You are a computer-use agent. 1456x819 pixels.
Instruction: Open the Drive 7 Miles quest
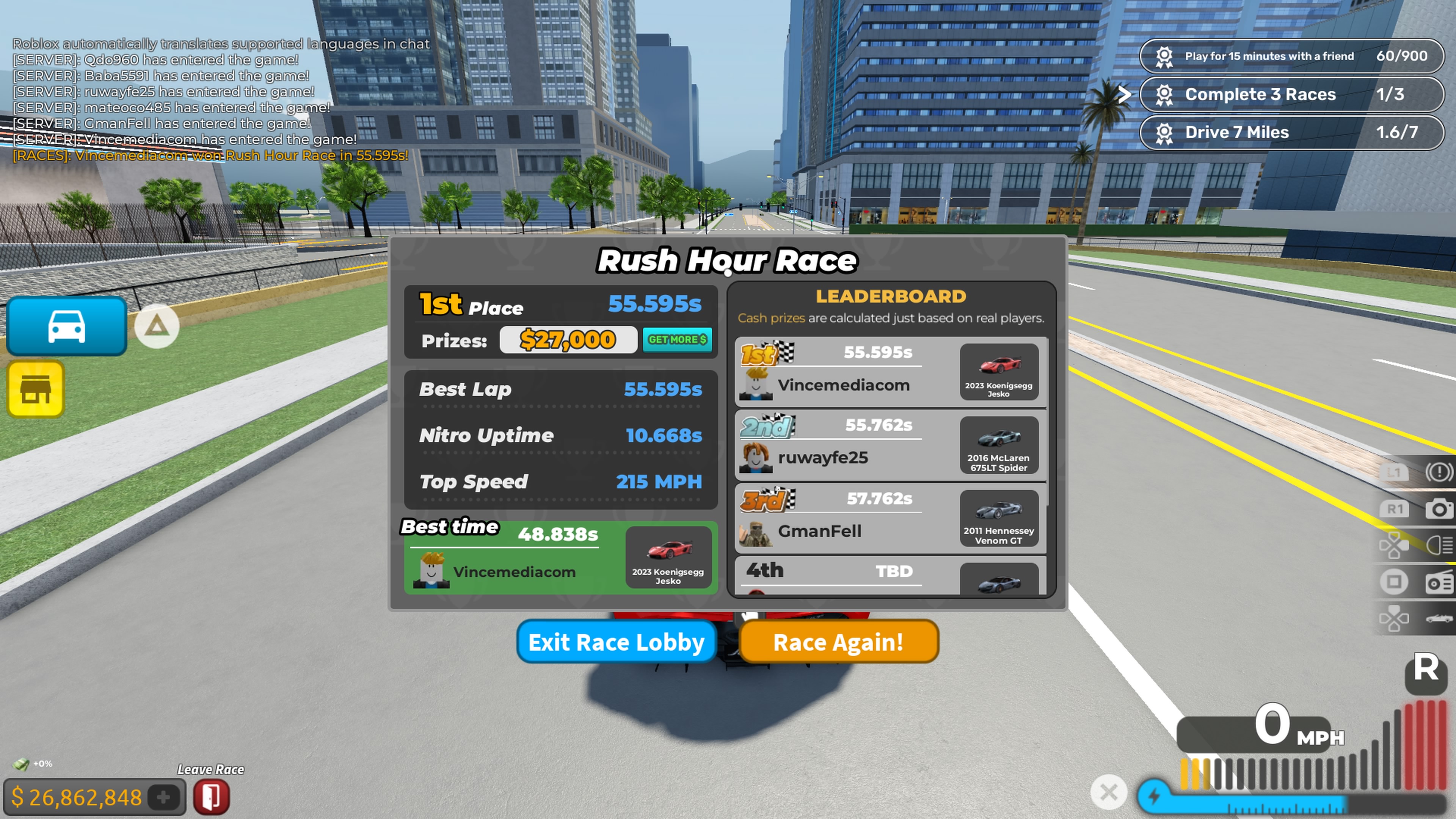click(1291, 132)
